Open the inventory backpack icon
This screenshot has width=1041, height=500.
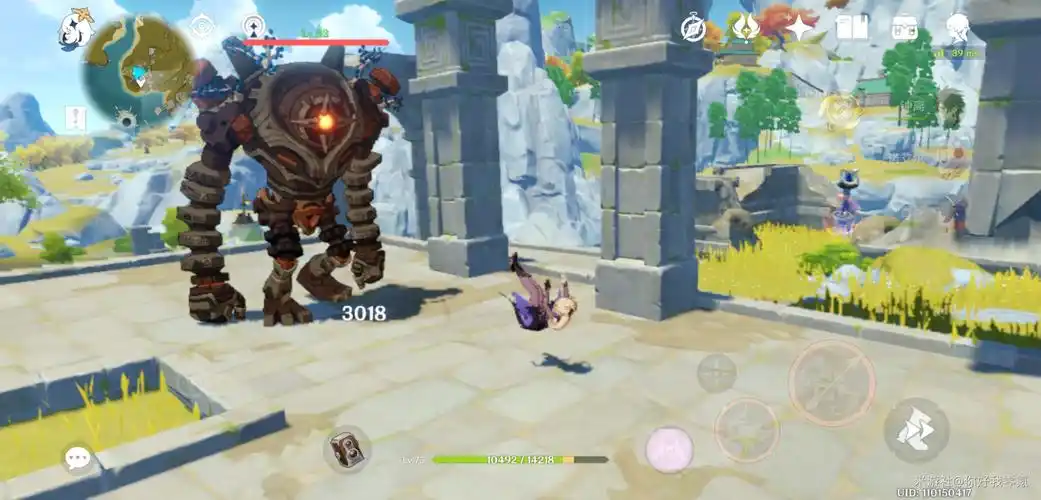[905, 28]
